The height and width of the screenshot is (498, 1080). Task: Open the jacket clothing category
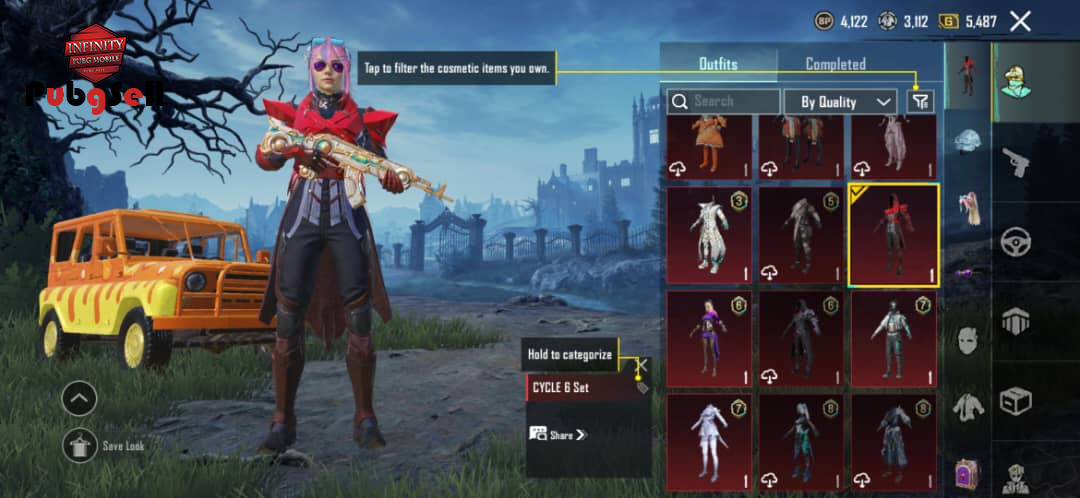tap(967, 406)
